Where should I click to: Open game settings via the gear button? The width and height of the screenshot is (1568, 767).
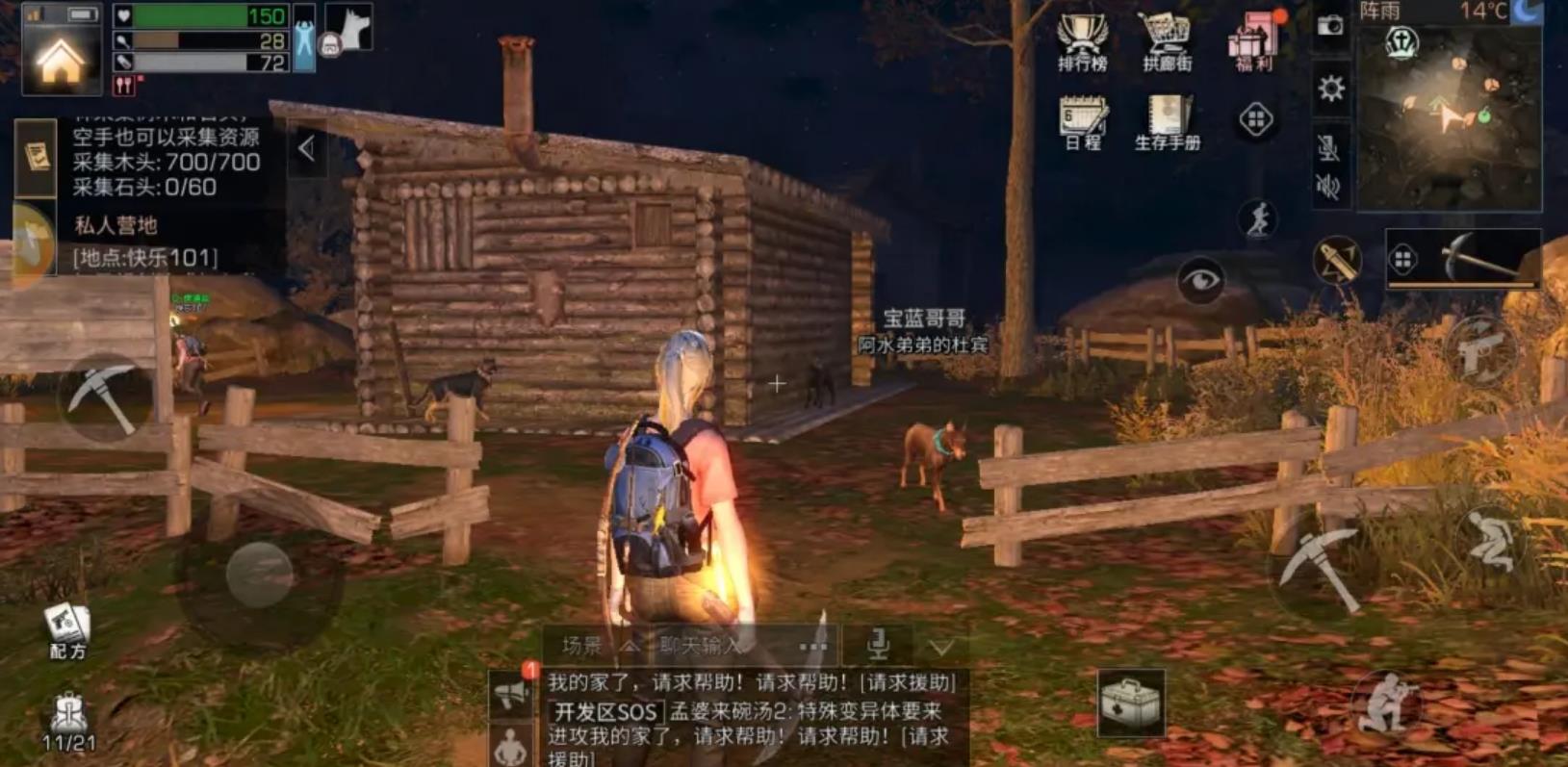1329,88
